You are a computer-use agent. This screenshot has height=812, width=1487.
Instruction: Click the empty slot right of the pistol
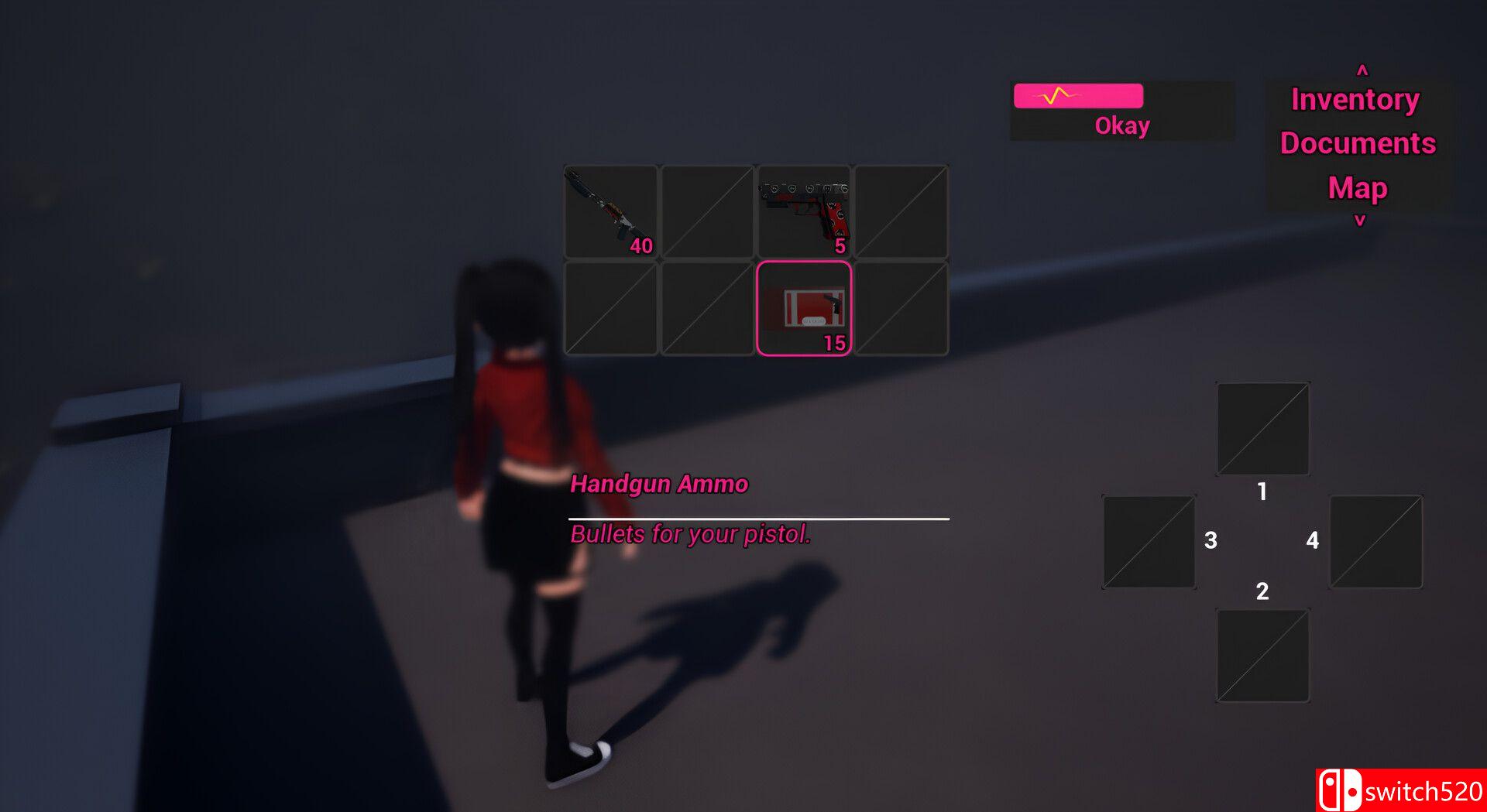click(x=901, y=211)
